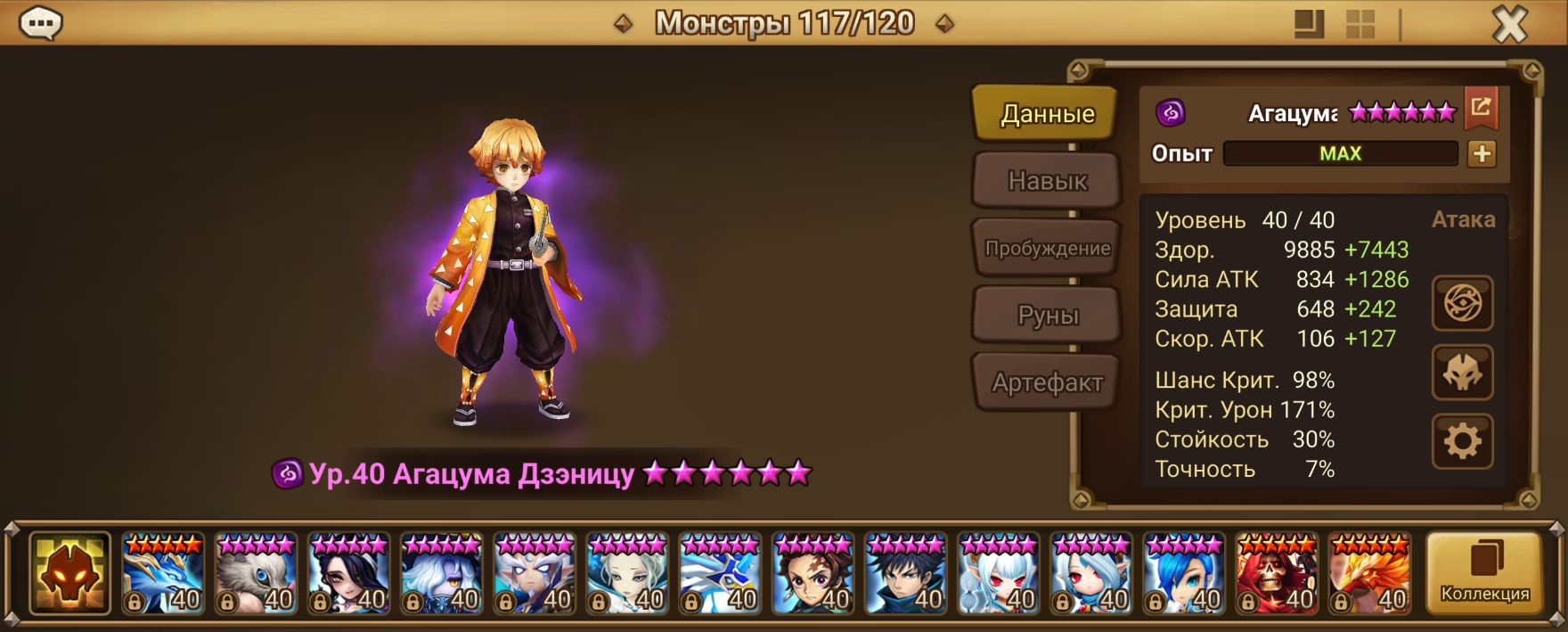This screenshot has width=1568, height=632.
Task: Open the gear settings button
Action: tap(1462, 441)
